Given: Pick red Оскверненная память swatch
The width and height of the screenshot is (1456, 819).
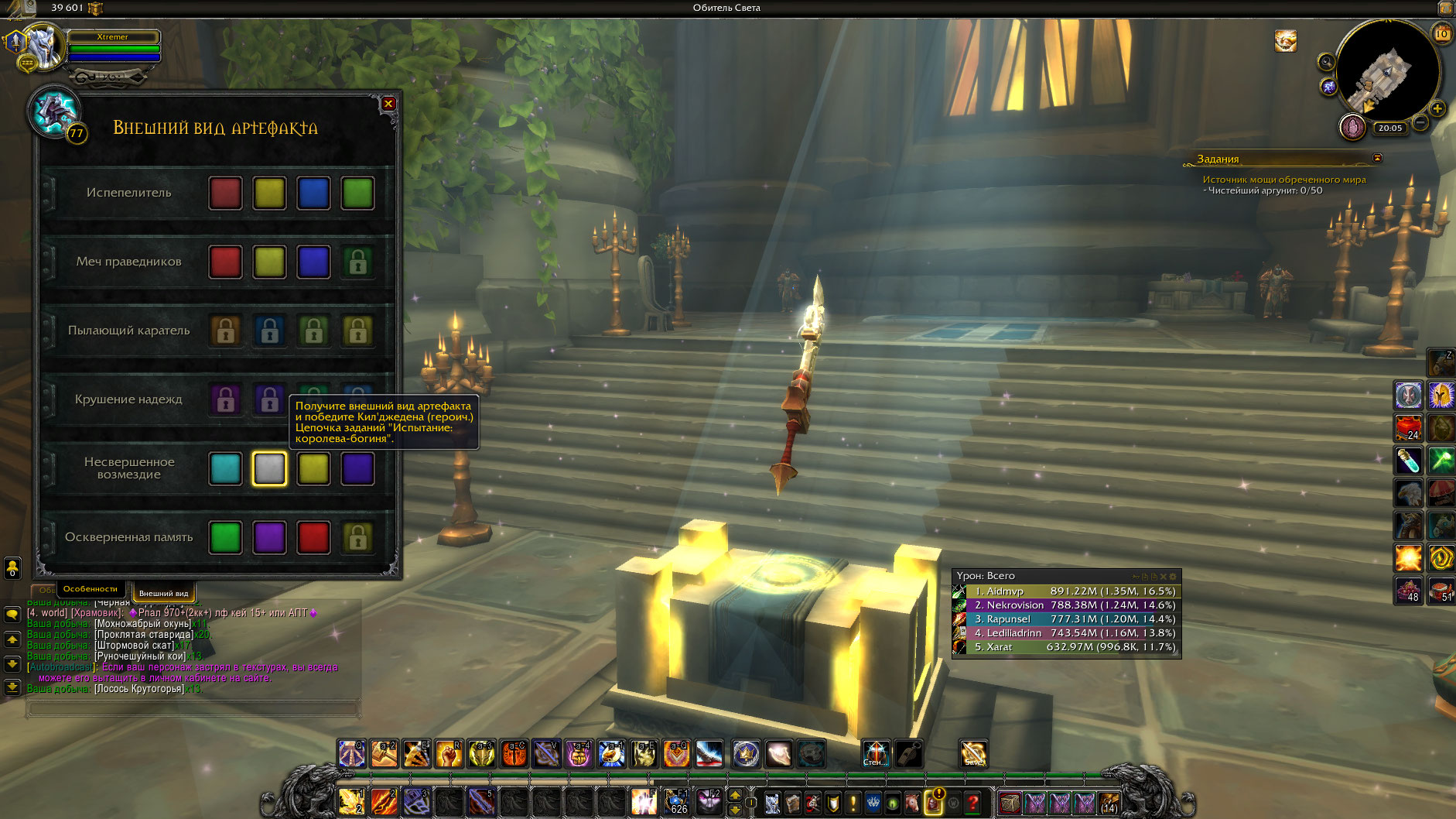Looking at the screenshot, I should [313, 538].
